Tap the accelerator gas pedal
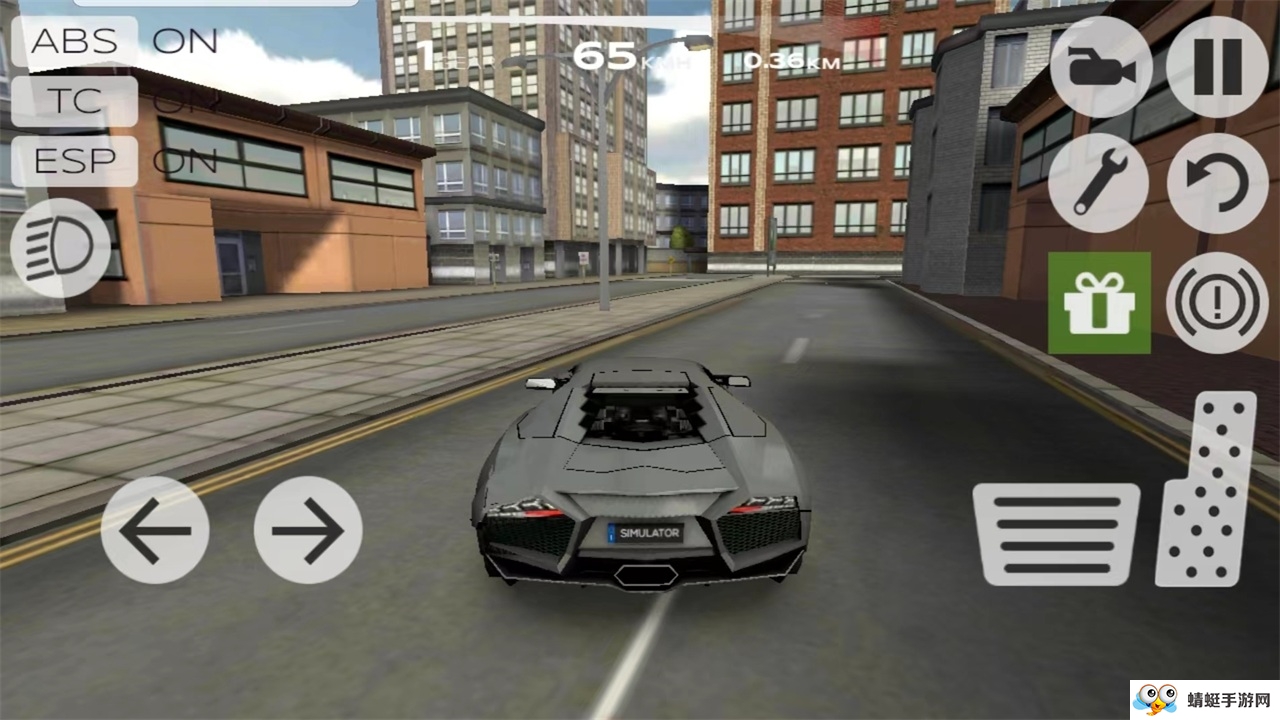The width and height of the screenshot is (1280, 720). pyautogui.click(x=1207, y=488)
